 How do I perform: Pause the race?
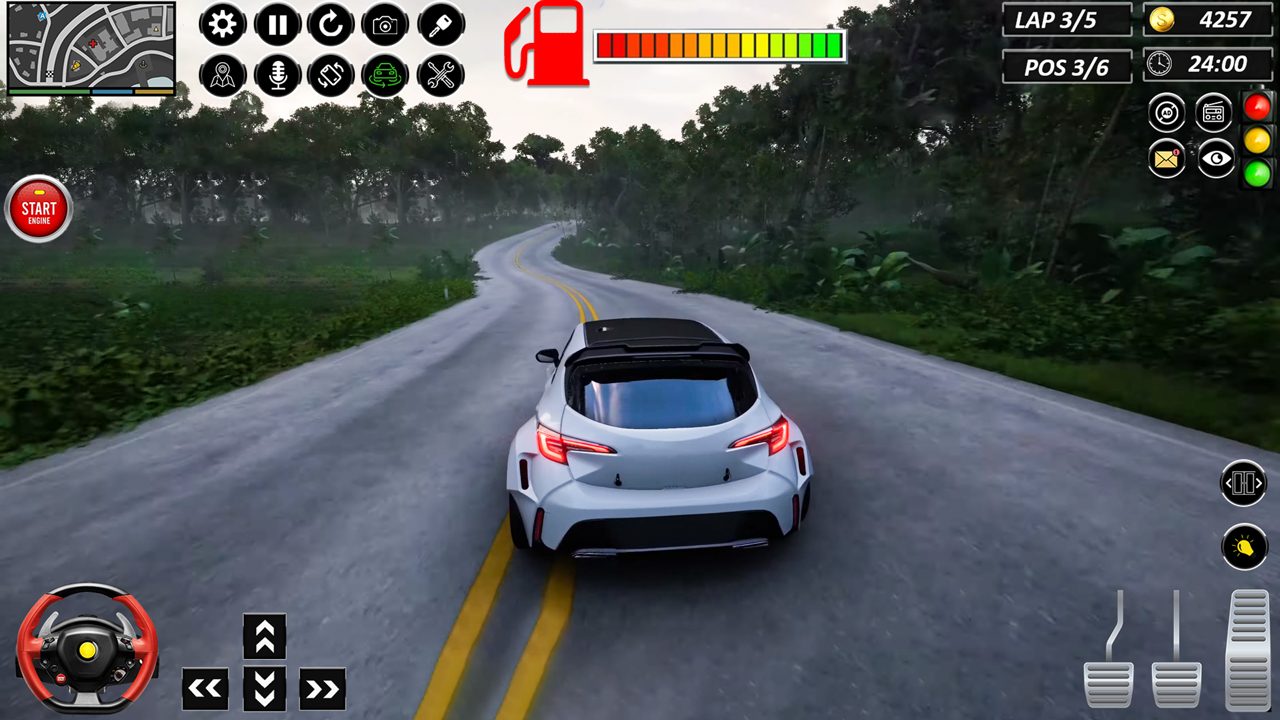pos(277,25)
